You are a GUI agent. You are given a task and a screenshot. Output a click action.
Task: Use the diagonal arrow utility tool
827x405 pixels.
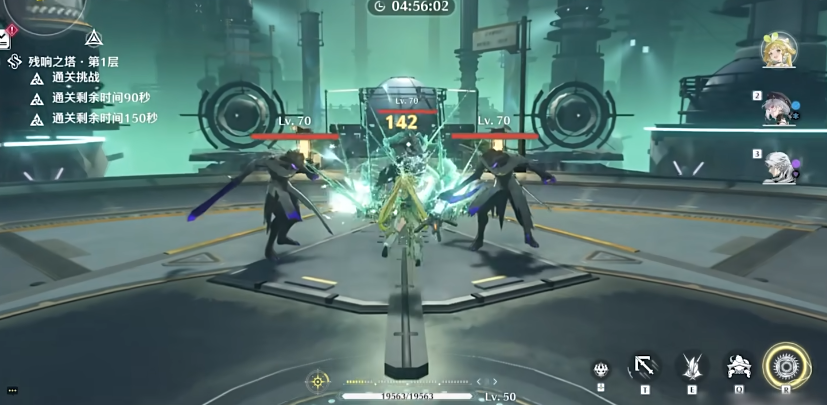coord(644,368)
